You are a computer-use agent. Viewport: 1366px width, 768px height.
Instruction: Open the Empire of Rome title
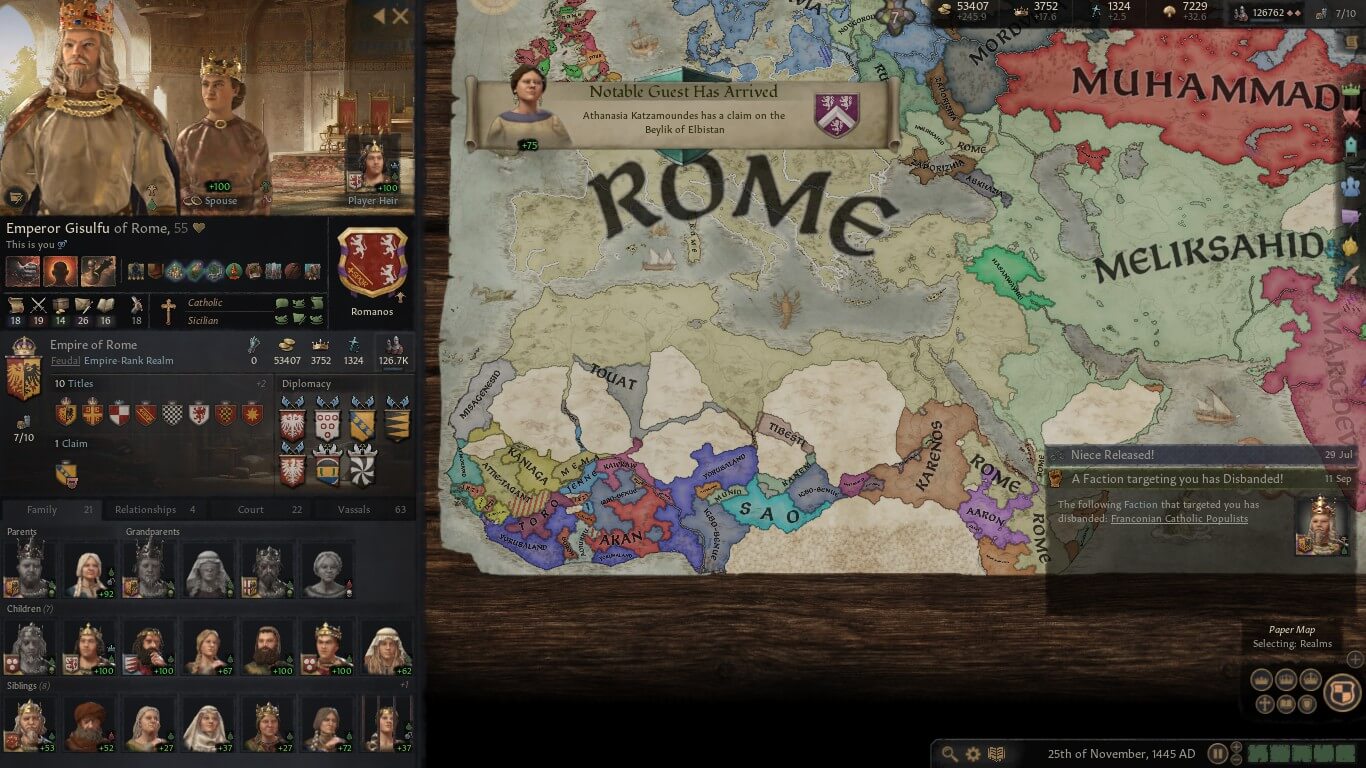tap(96, 344)
